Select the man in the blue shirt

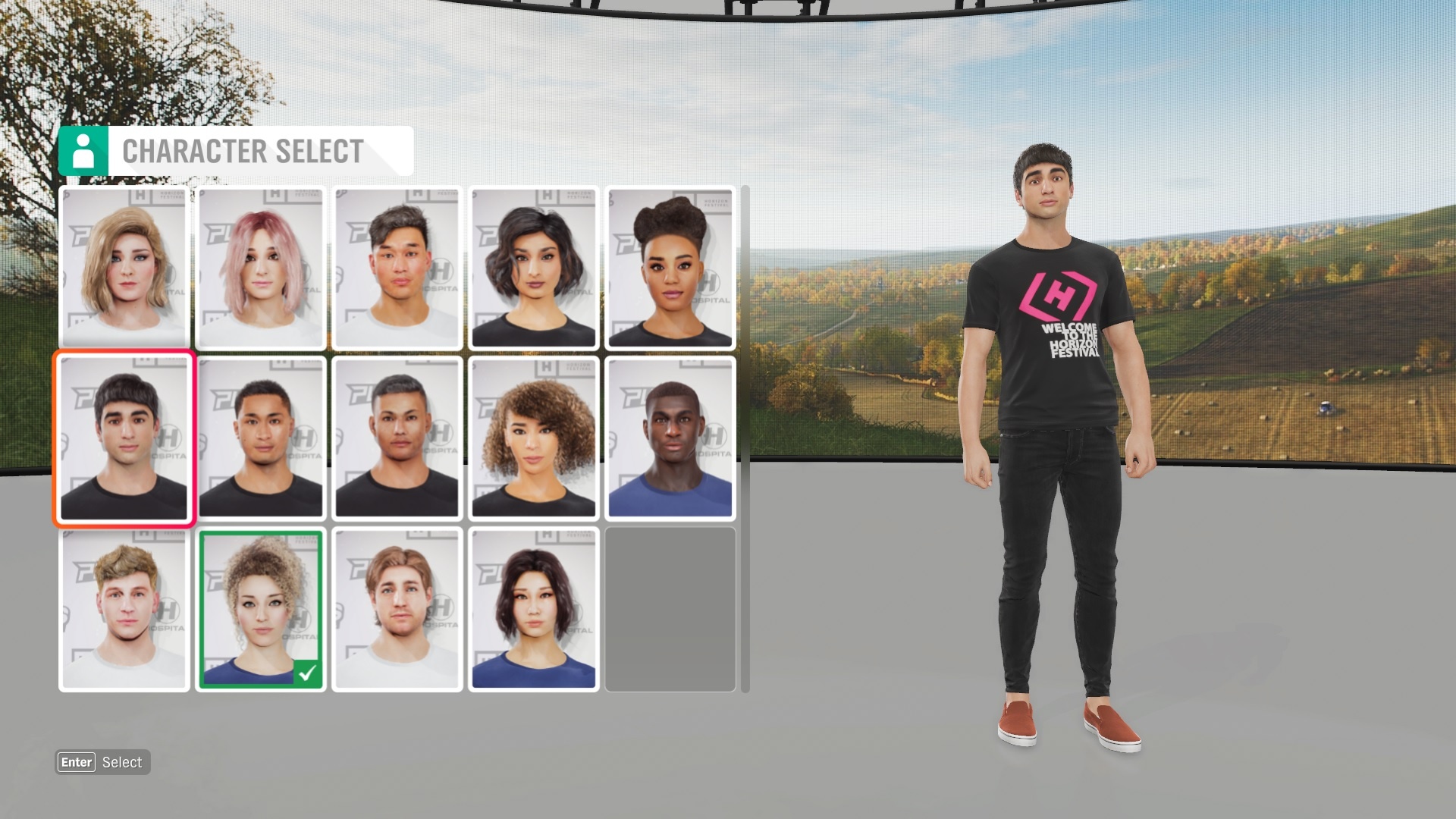pos(670,439)
